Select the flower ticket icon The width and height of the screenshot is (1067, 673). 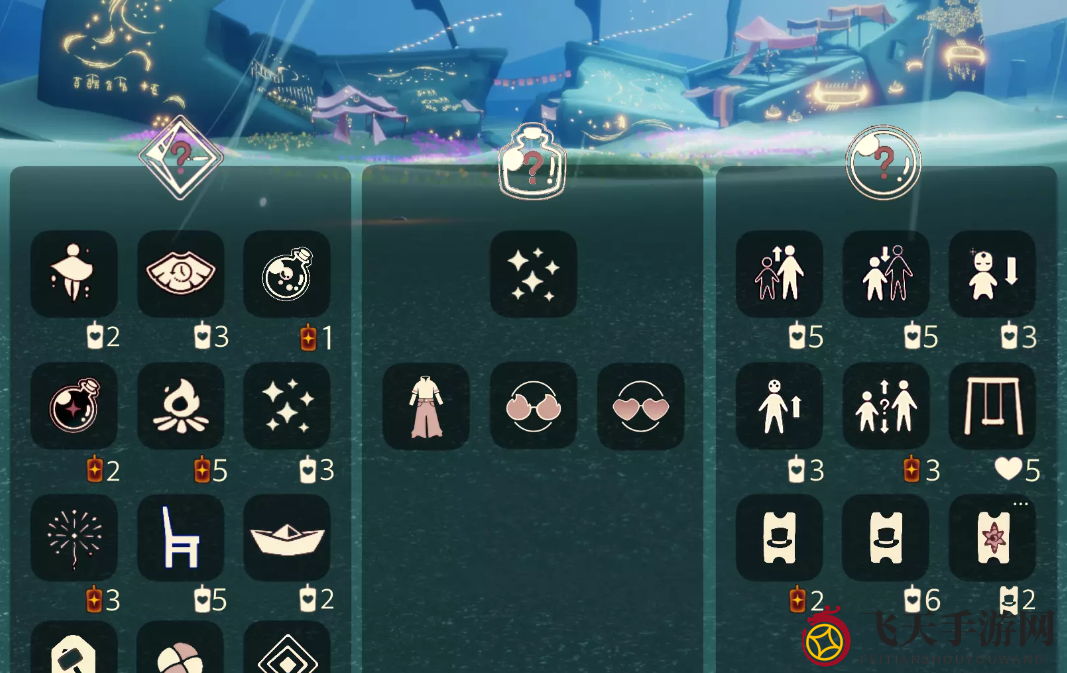click(992, 537)
